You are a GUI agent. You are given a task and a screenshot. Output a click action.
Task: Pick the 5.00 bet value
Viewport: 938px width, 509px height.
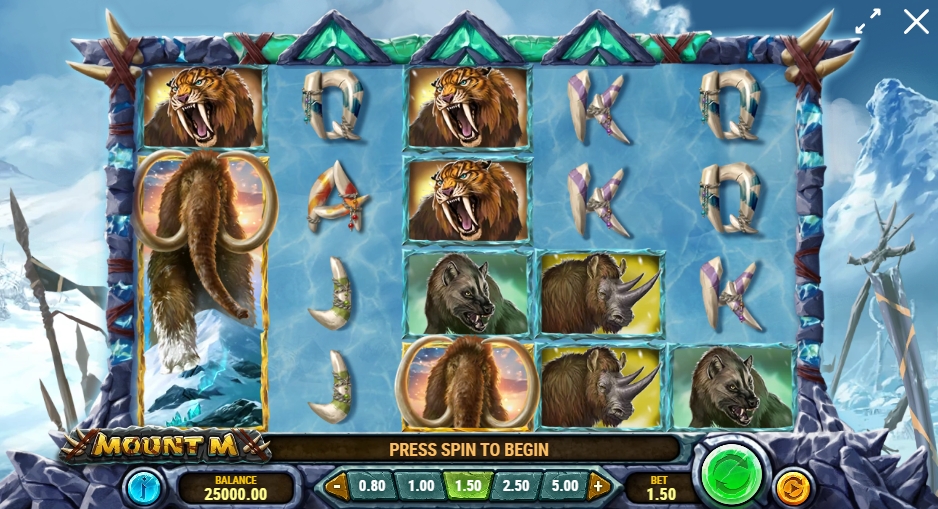coord(564,487)
